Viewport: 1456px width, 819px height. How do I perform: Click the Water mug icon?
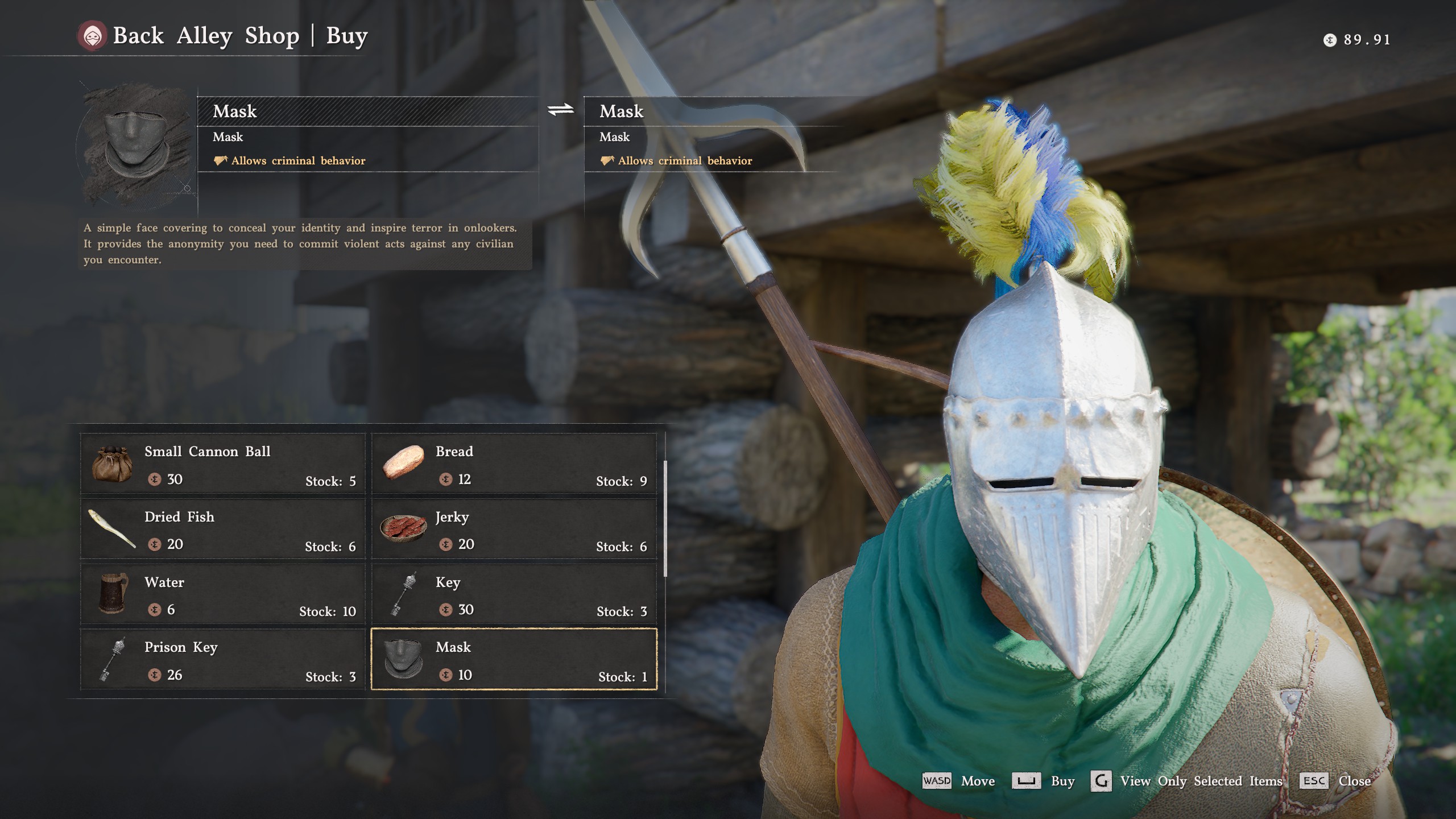pos(114,594)
